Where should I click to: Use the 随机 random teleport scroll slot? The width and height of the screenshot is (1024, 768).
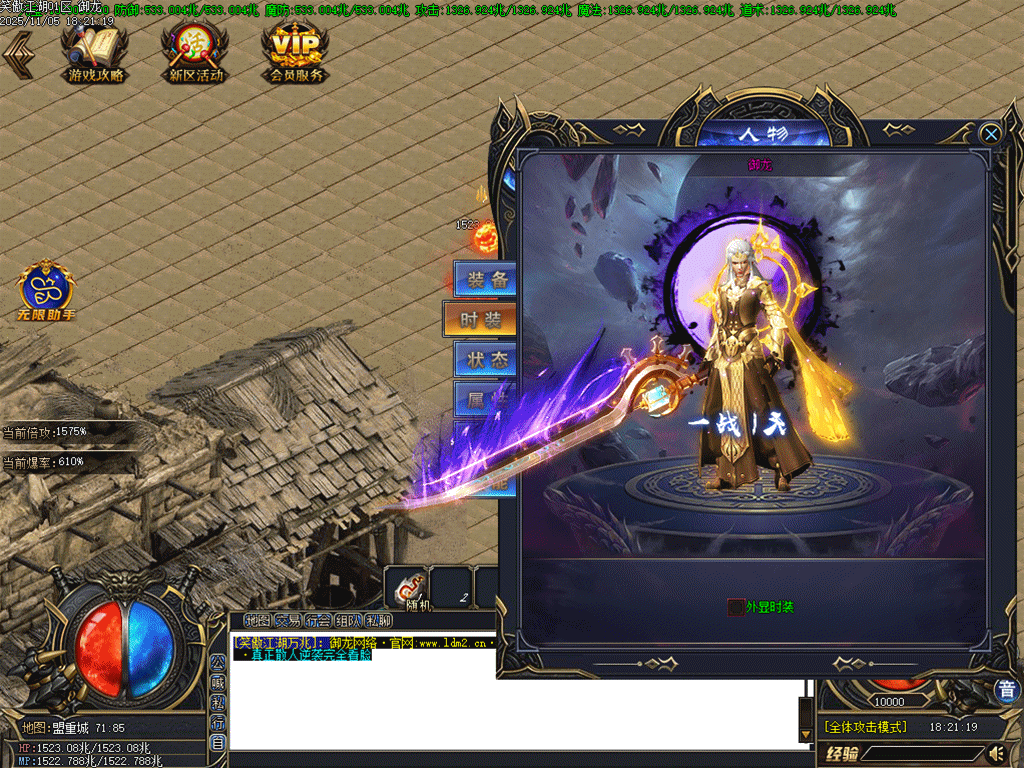409,588
